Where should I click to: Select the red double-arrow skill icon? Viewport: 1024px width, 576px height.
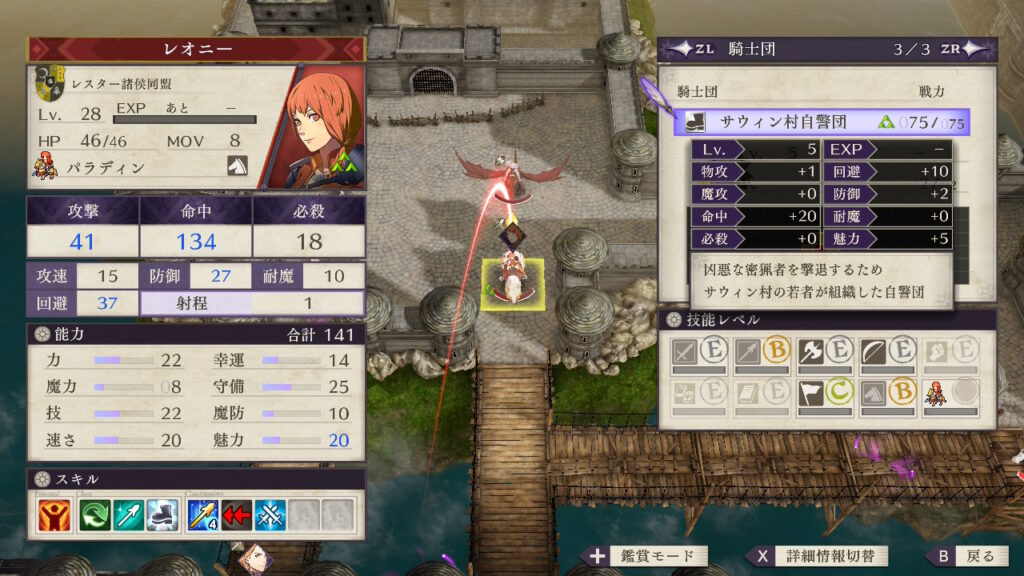point(236,514)
